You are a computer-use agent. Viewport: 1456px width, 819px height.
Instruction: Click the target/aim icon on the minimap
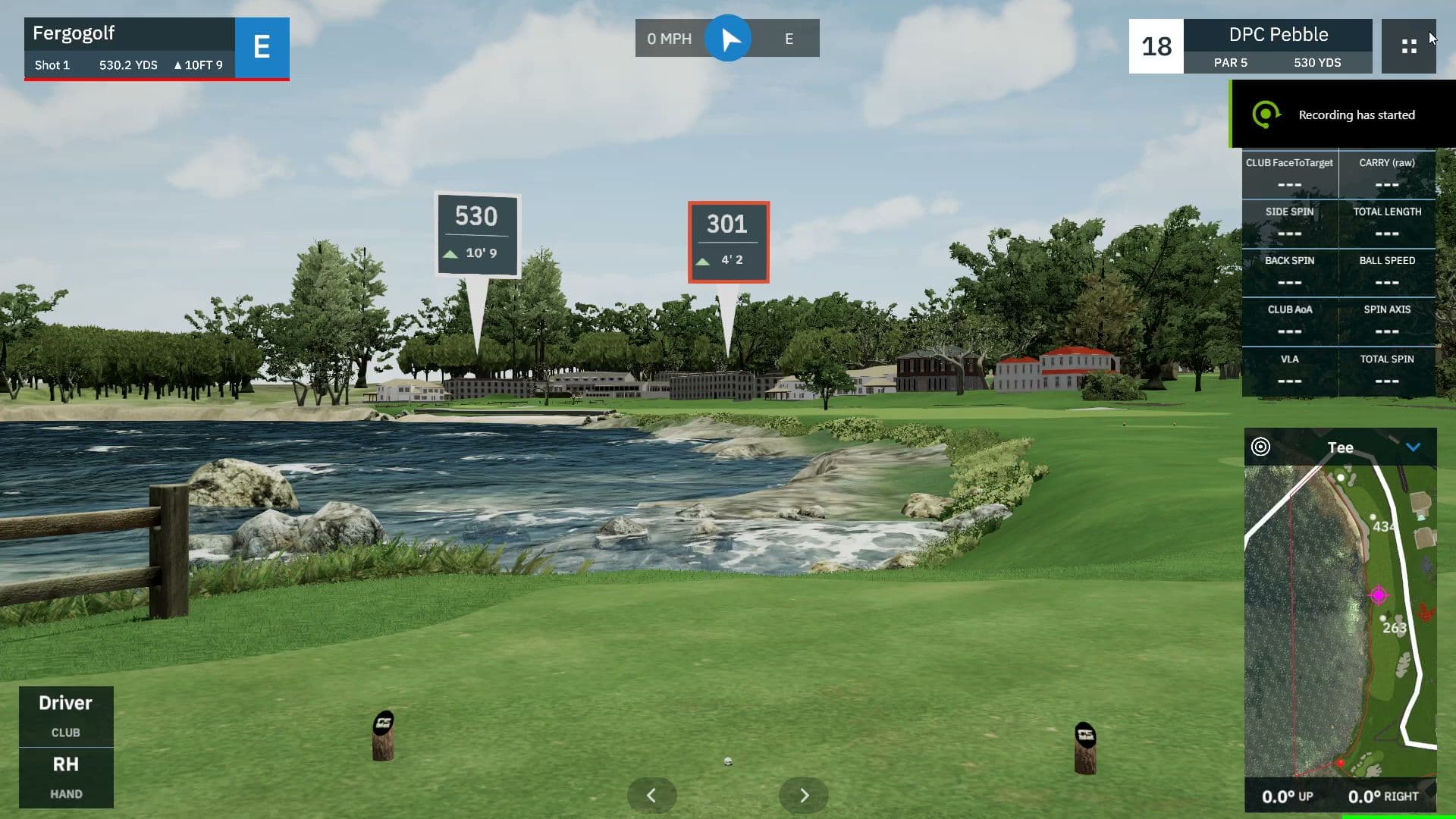[x=1261, y=447]
